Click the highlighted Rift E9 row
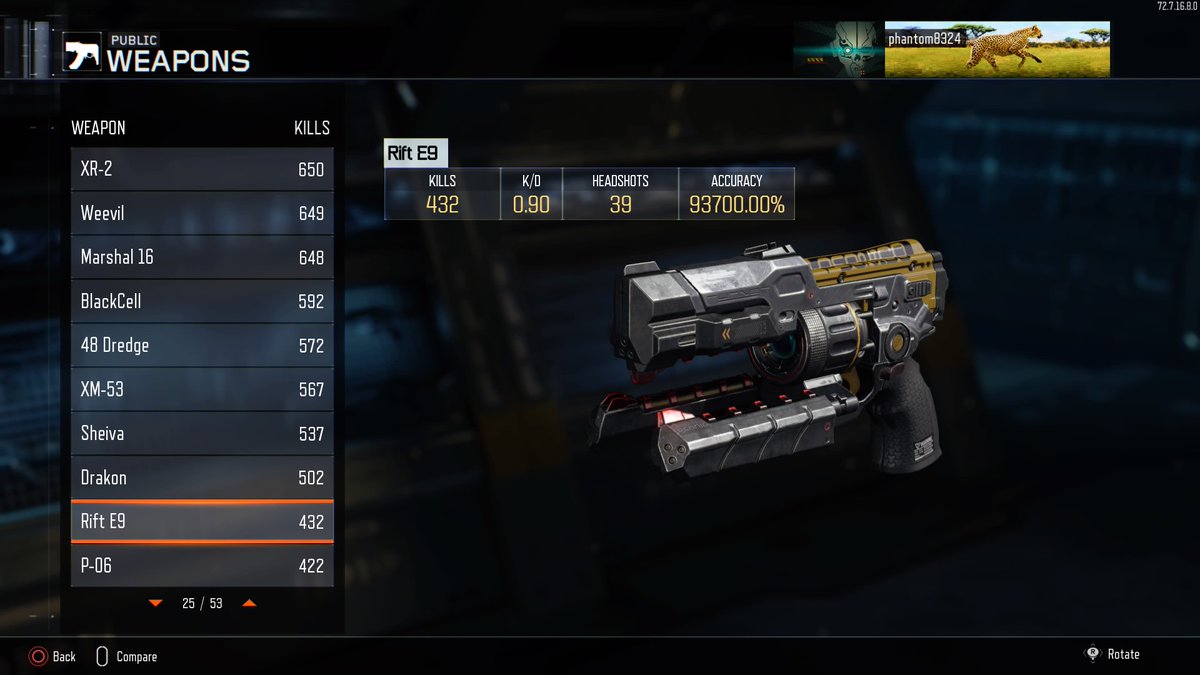The height and width of the screenshot is (675, 1200). tap(202, 522)
